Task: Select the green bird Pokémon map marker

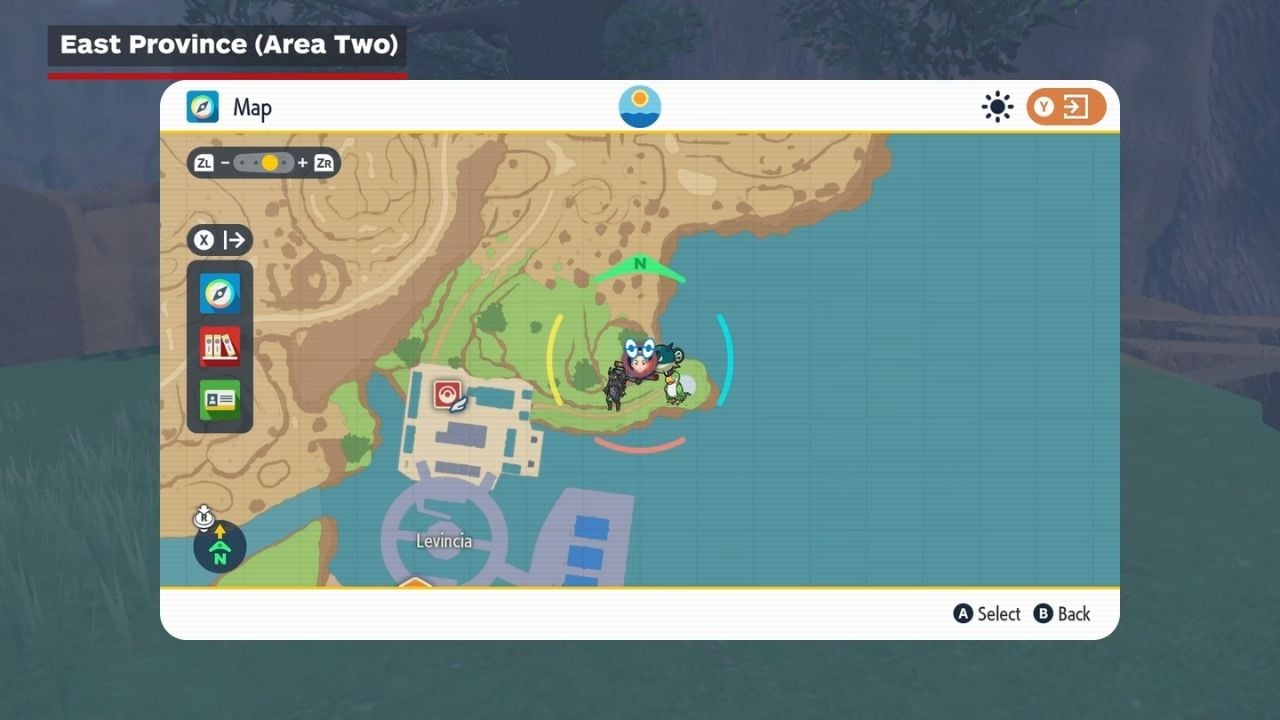Action: [677, 388]
